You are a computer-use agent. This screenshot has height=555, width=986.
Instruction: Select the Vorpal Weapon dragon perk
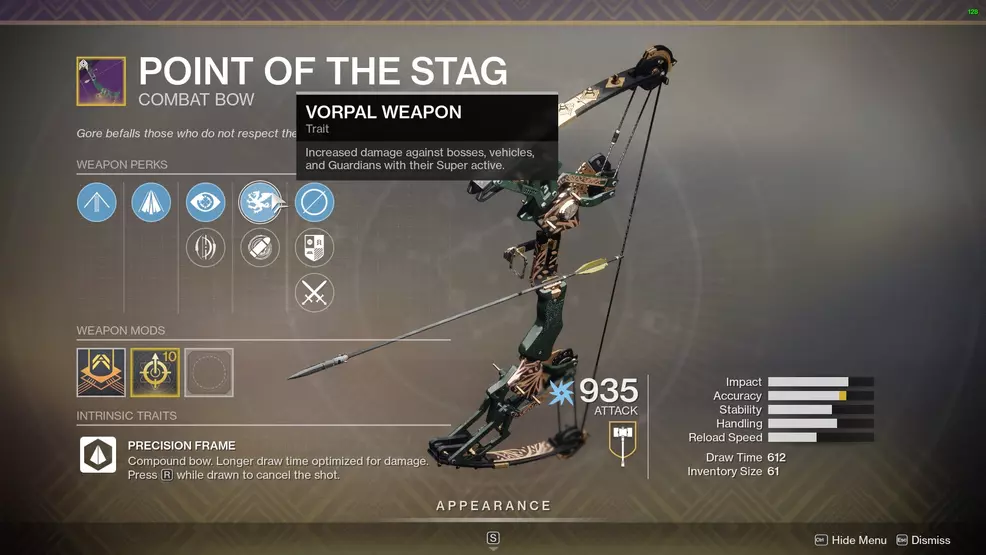coord(260,203)
